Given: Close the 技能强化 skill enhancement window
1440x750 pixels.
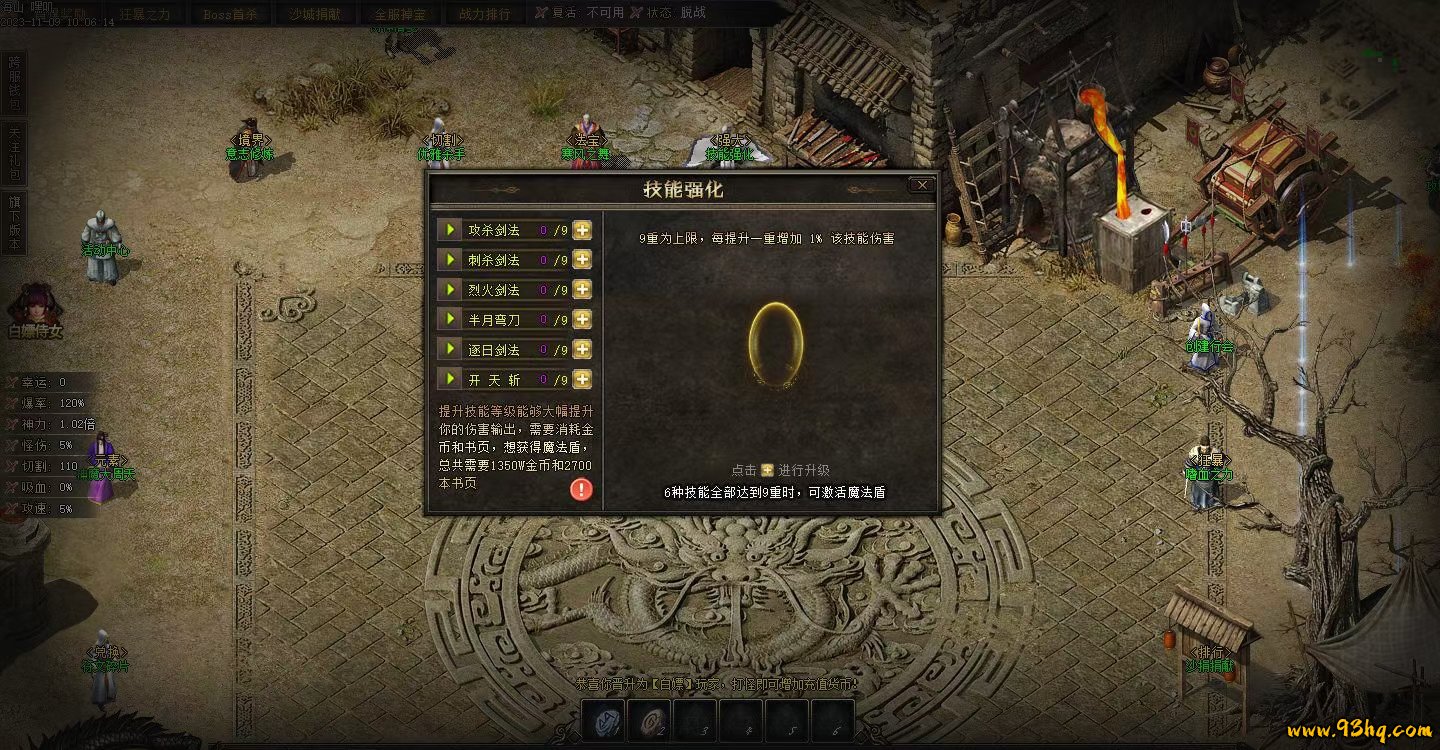Looking at the screenshot, I should pos(922,185).
